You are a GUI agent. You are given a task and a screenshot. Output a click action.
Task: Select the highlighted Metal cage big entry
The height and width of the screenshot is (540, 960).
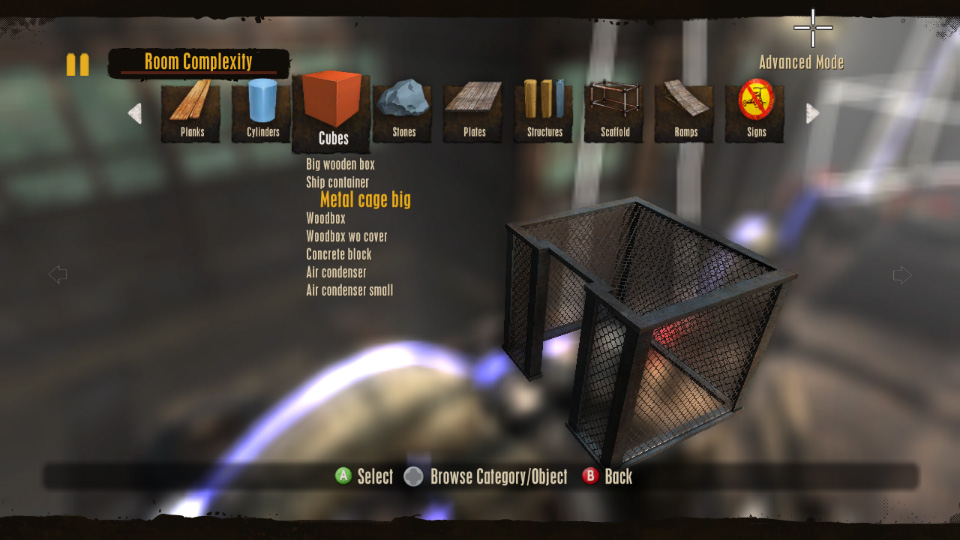click(x=365, y=200)
